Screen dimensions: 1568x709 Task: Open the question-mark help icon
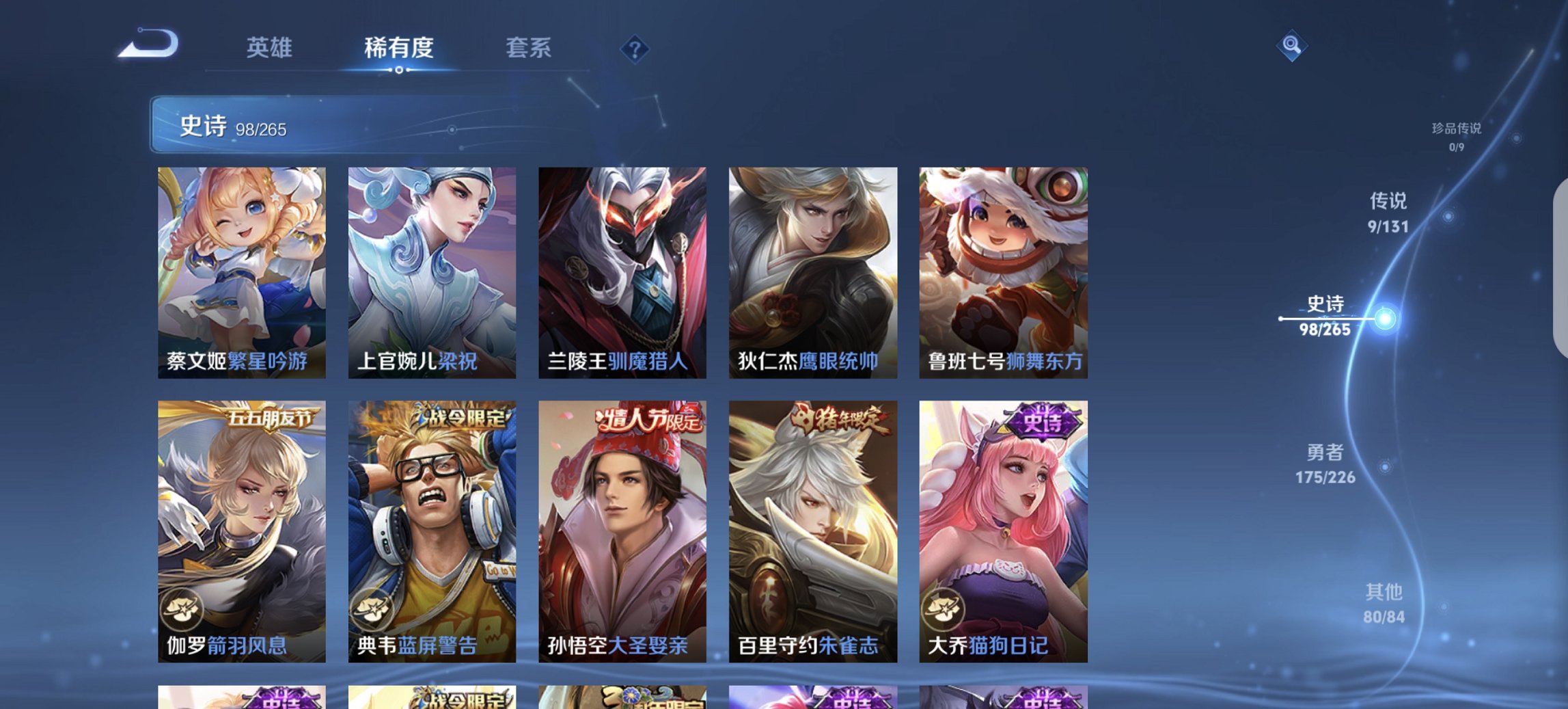point(635,49)
